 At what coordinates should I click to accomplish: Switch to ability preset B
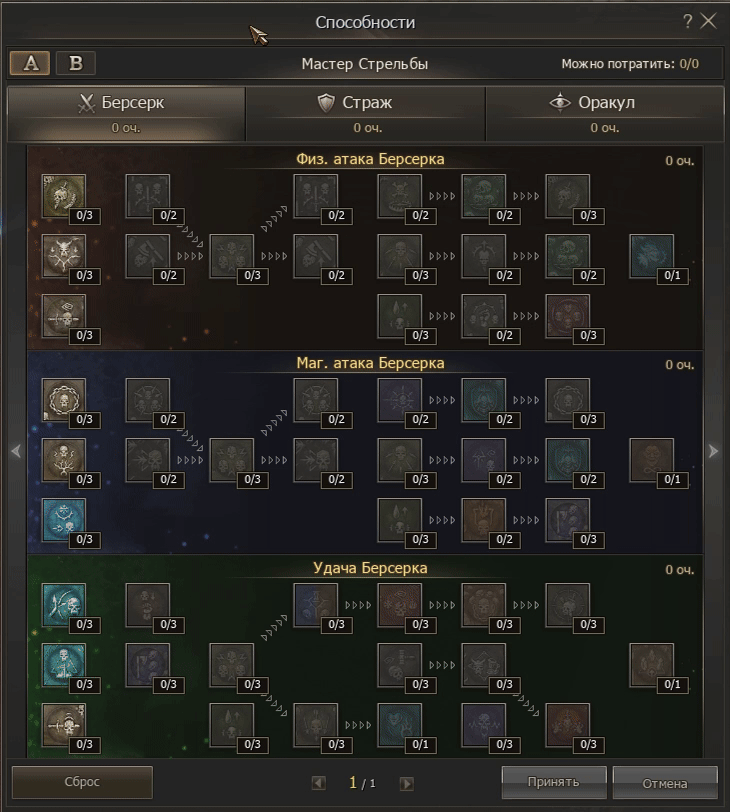point(75,63)
